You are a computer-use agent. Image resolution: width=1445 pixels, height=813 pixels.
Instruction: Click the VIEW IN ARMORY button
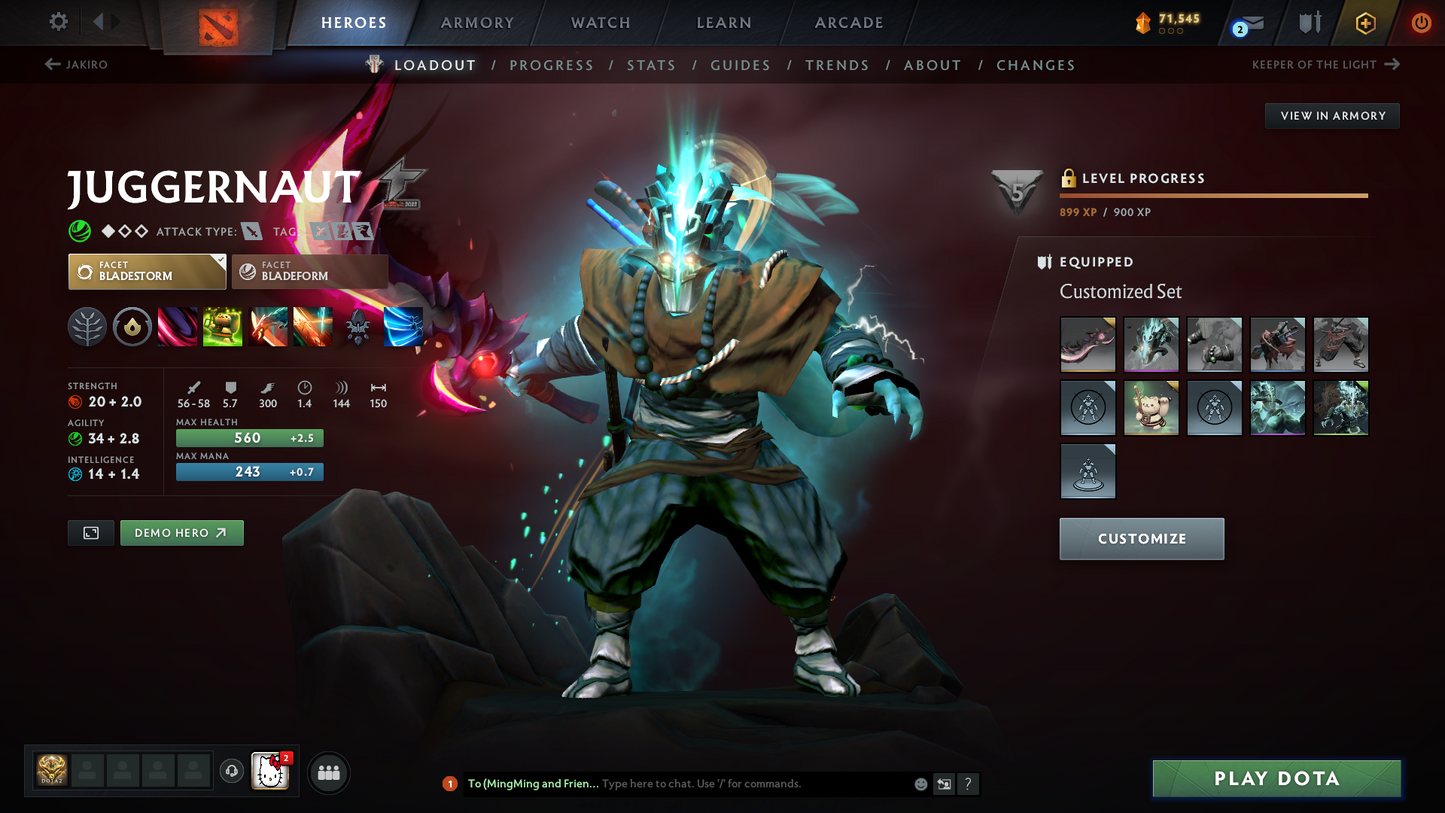[1332, 115]
